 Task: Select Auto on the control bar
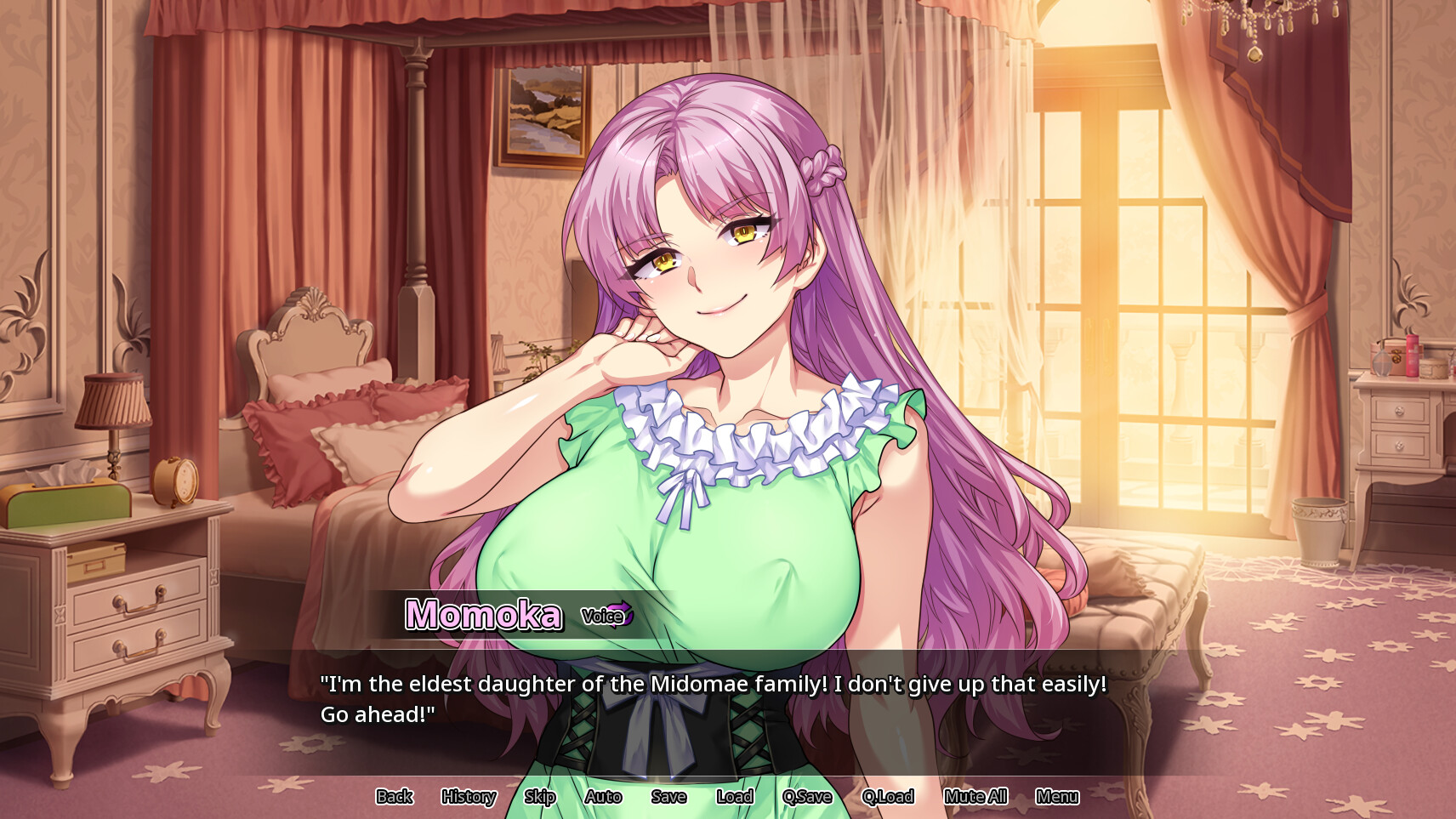pyautogui.click(x=603, y=797)
